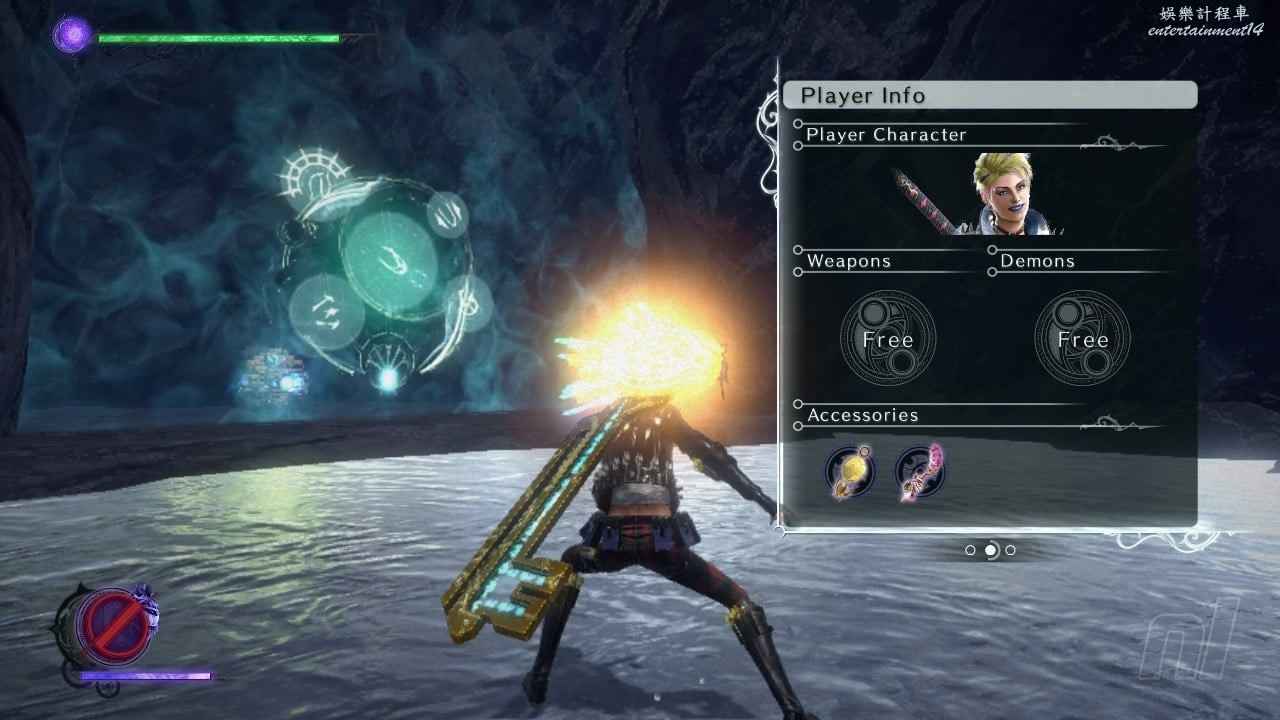Viewport: 1280px width, 720px height.
Task: Select the golden orb accessory
Action: pyautogui.click(x=850, y=472)
